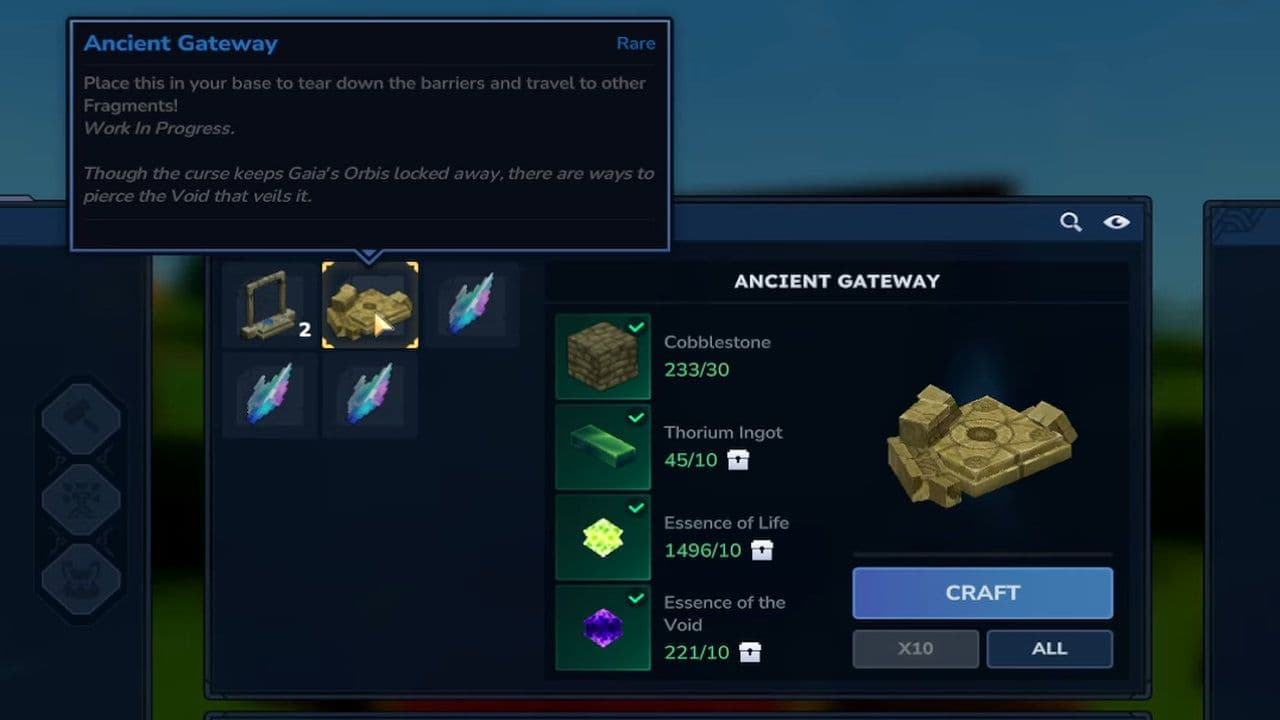Viewport: 1280px width, 720px height.
Task: Click the chest icon beside Essence of the Void
Action: (x=750, y=653)
